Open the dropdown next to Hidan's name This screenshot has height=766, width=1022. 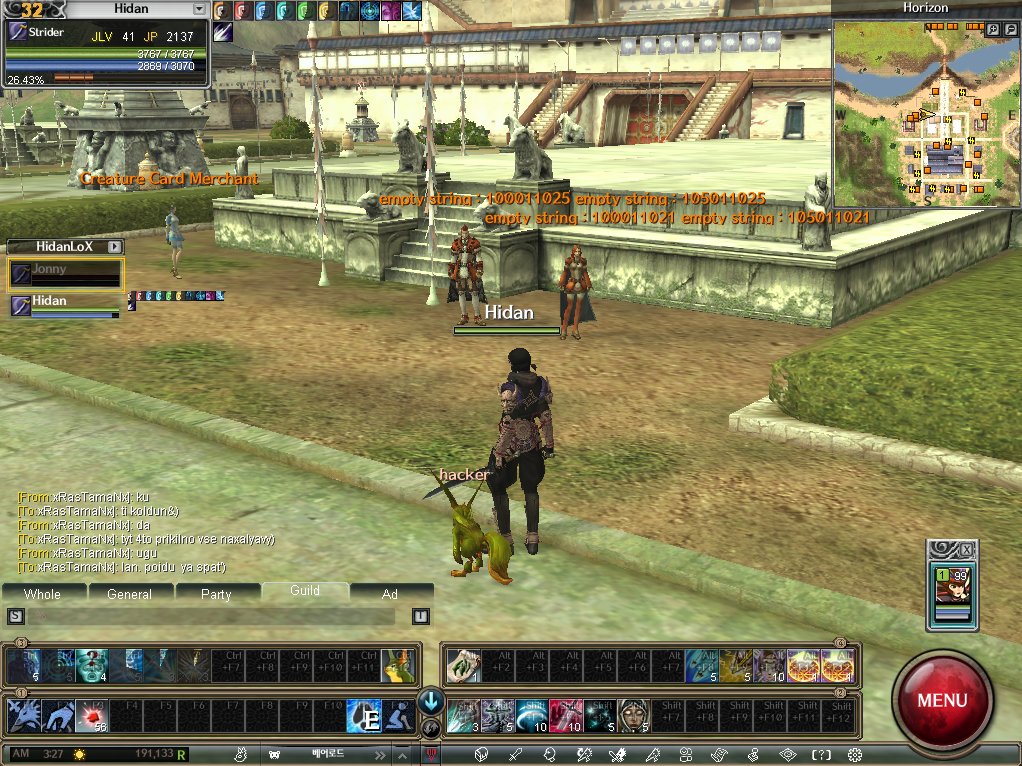[x=200, y=9]
